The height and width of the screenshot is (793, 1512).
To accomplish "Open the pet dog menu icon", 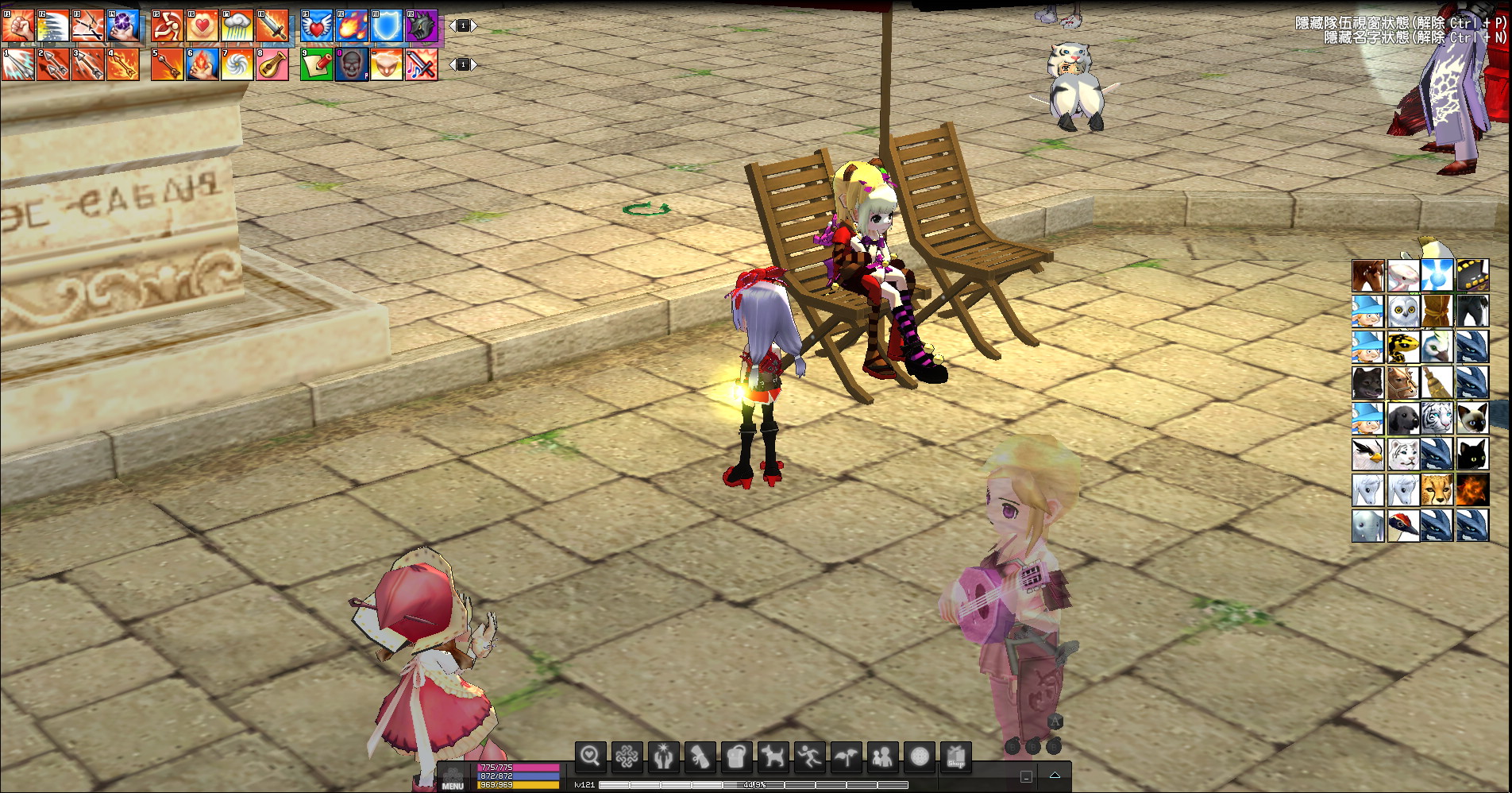I will (772, 756).
